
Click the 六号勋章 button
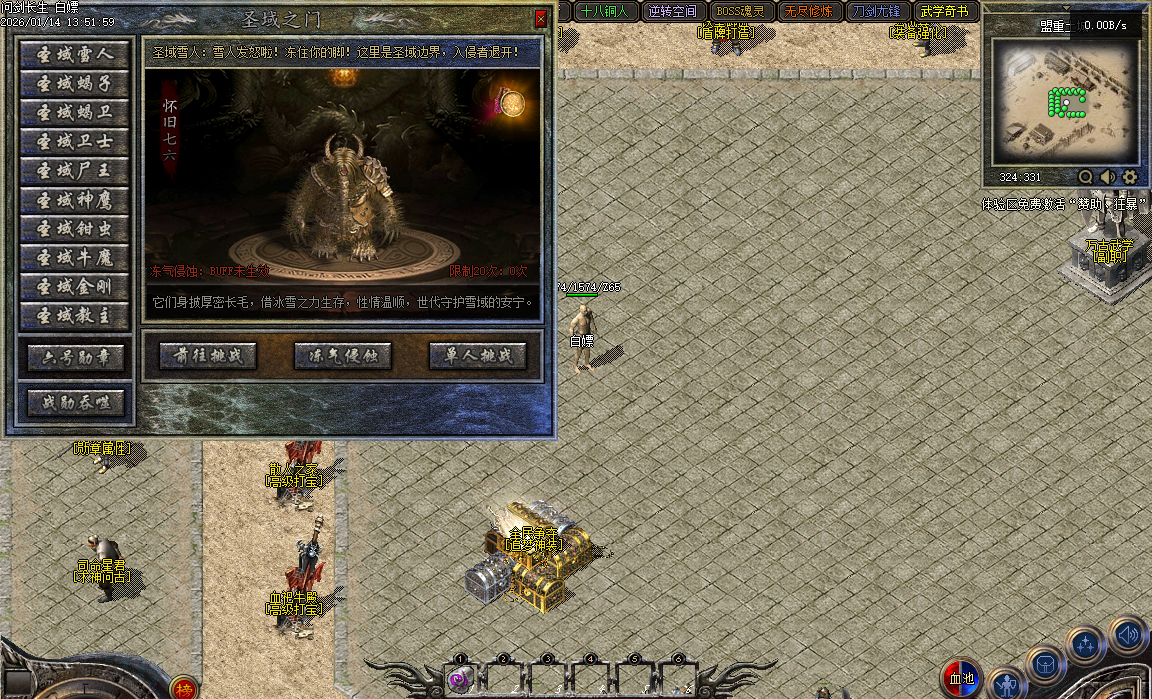coord(76,358)
